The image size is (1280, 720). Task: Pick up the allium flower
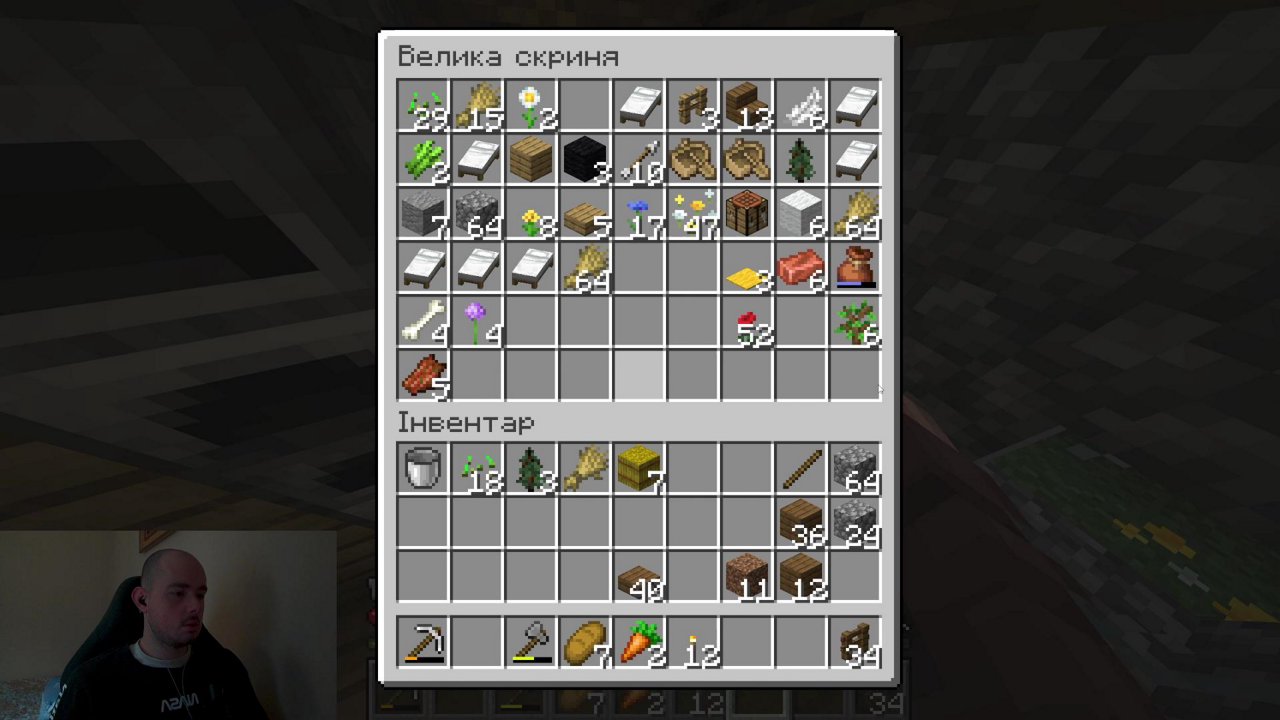(x=476, y=322)
